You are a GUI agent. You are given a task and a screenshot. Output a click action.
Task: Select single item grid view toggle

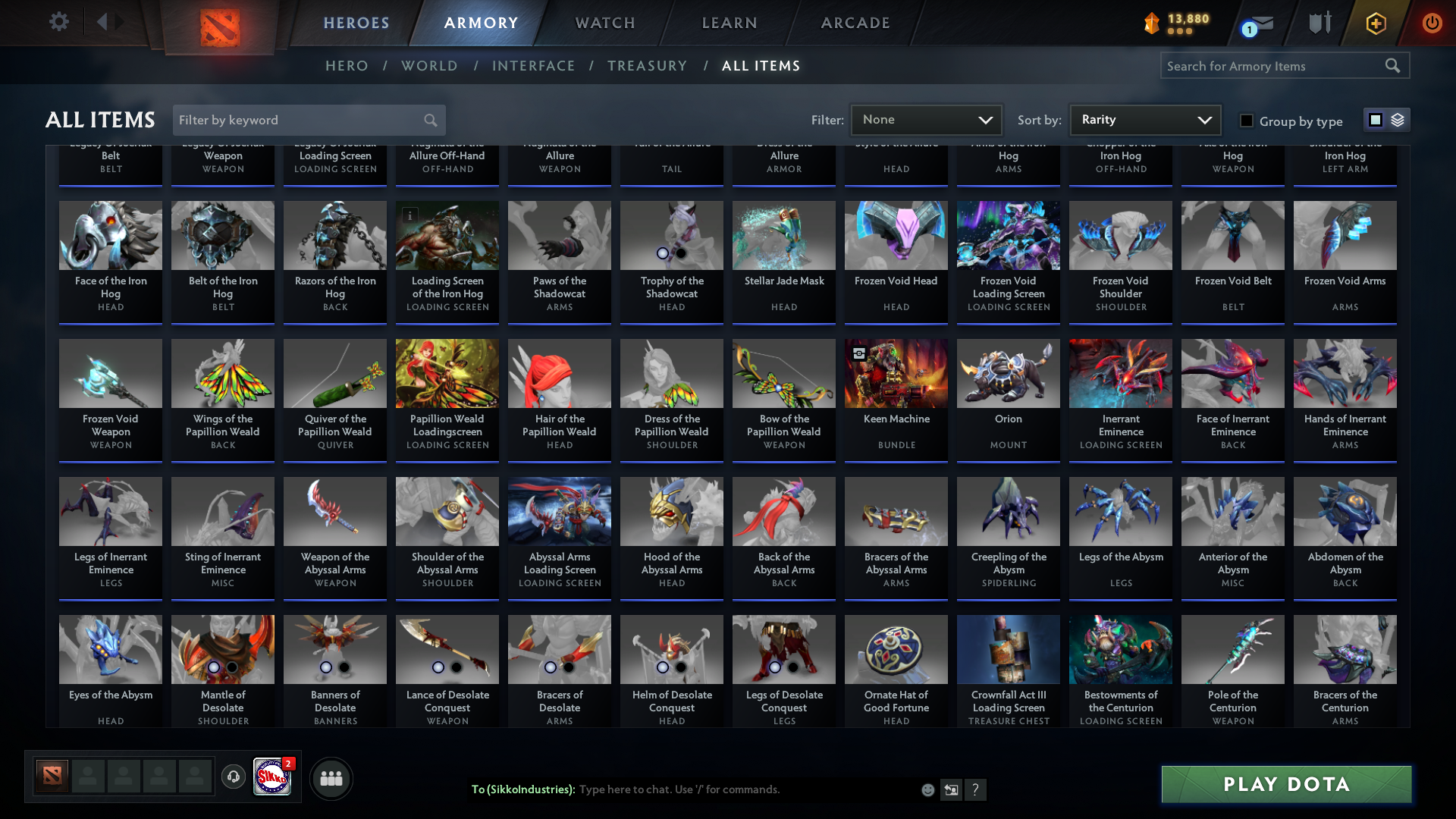1376,120
